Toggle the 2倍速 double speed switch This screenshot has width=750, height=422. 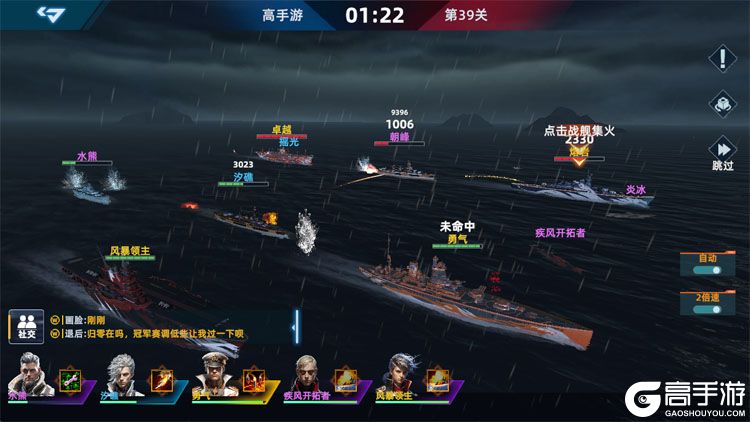(x=708, y=304)
